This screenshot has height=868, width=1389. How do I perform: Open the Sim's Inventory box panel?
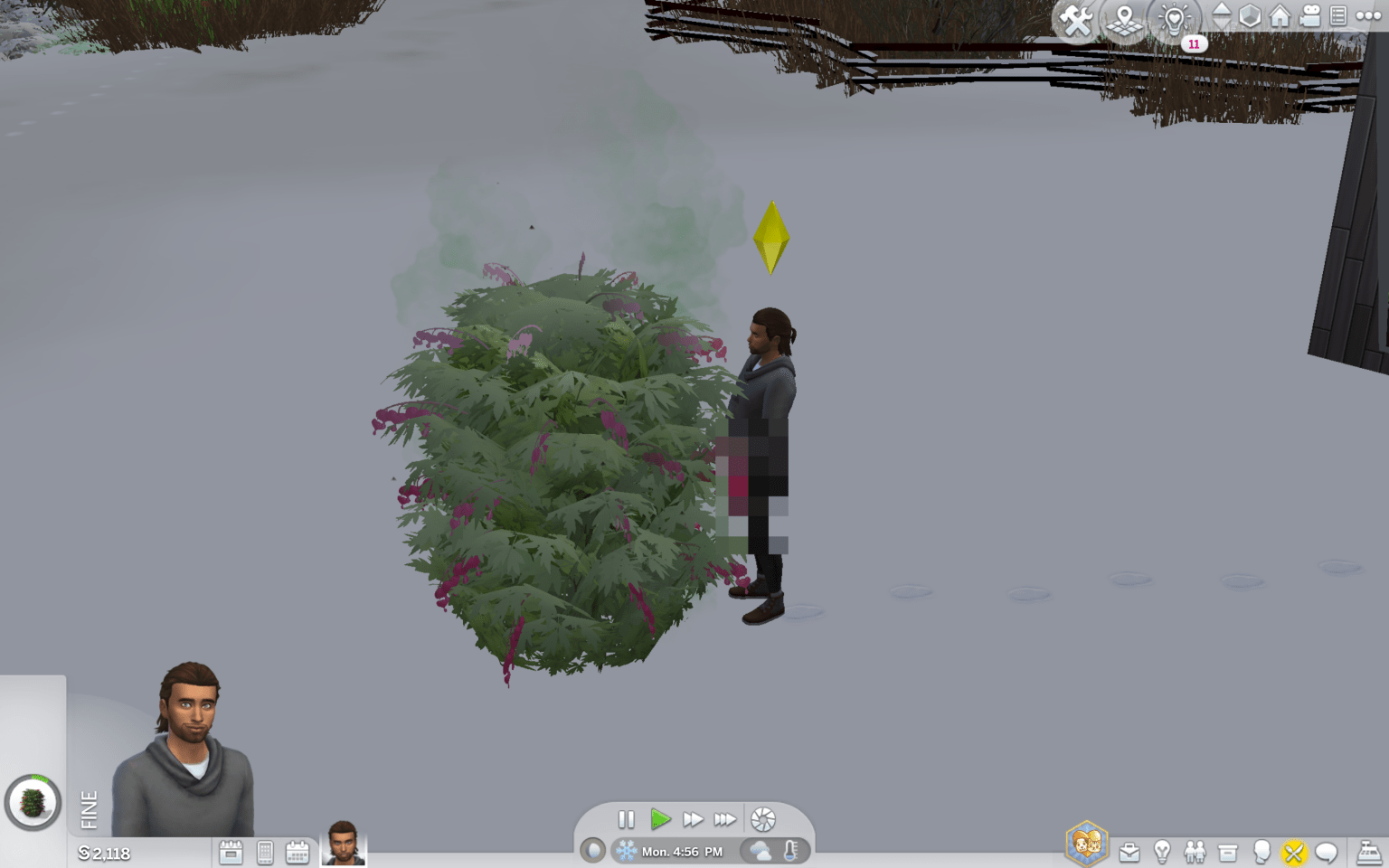tap(1226, 852)
